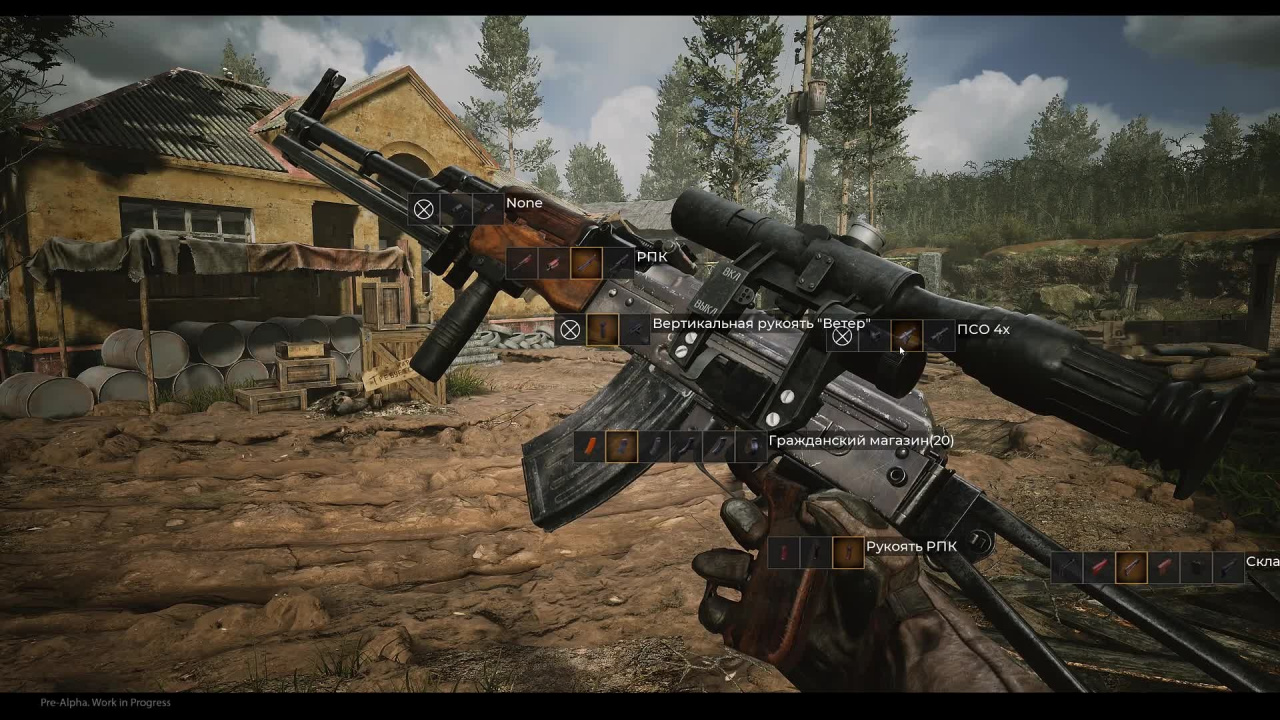1280x720 pixels.
Task: Select the highlighted Гражданский магазин(20) icon
Action: click(622, 446)
